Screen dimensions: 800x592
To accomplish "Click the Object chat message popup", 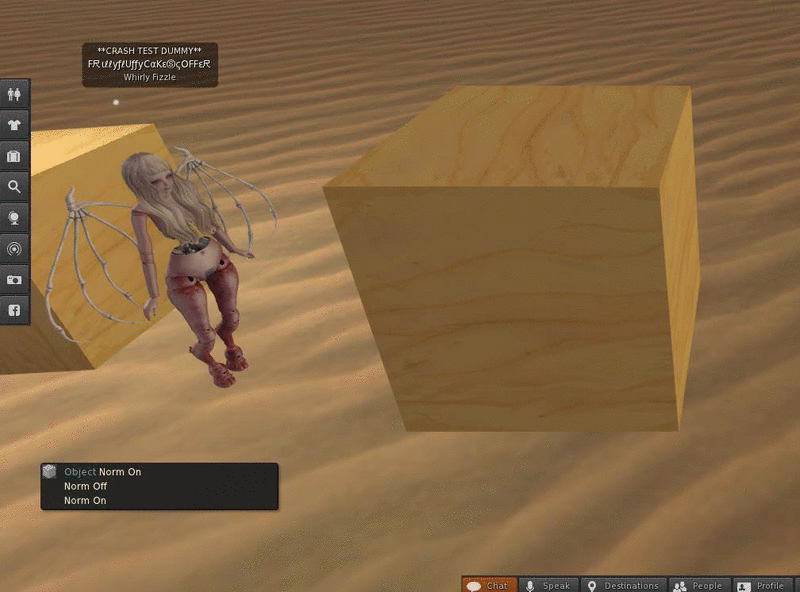I will point(159,486).
